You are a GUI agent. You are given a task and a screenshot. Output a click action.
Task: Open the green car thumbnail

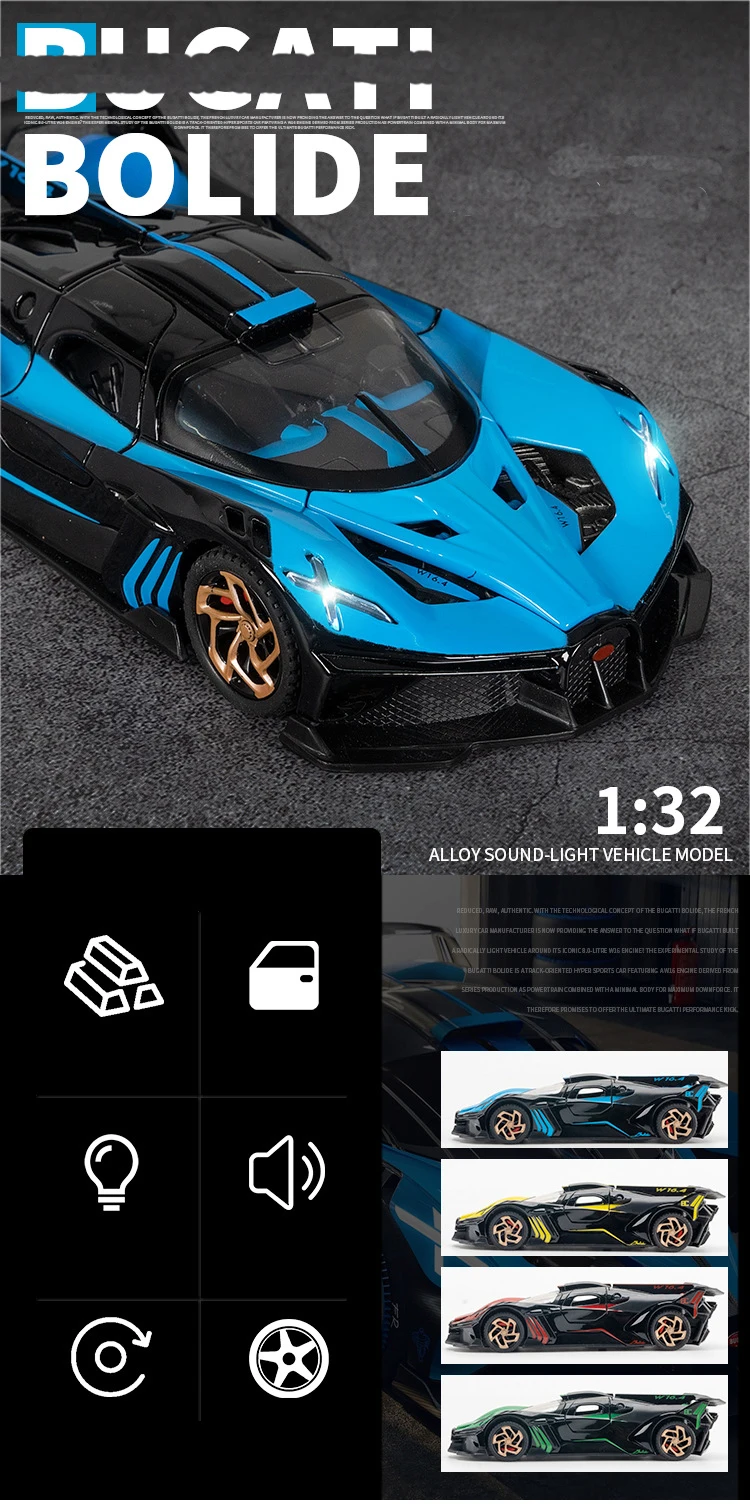584,1423
